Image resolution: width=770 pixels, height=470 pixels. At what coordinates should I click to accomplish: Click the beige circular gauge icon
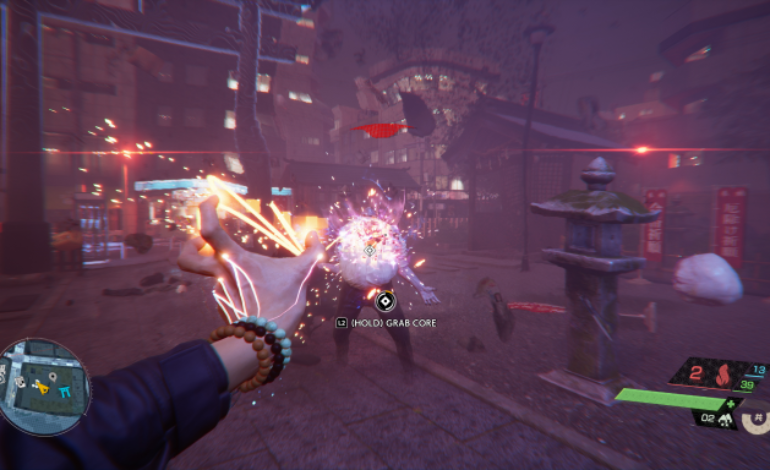(x=756, y=419)
